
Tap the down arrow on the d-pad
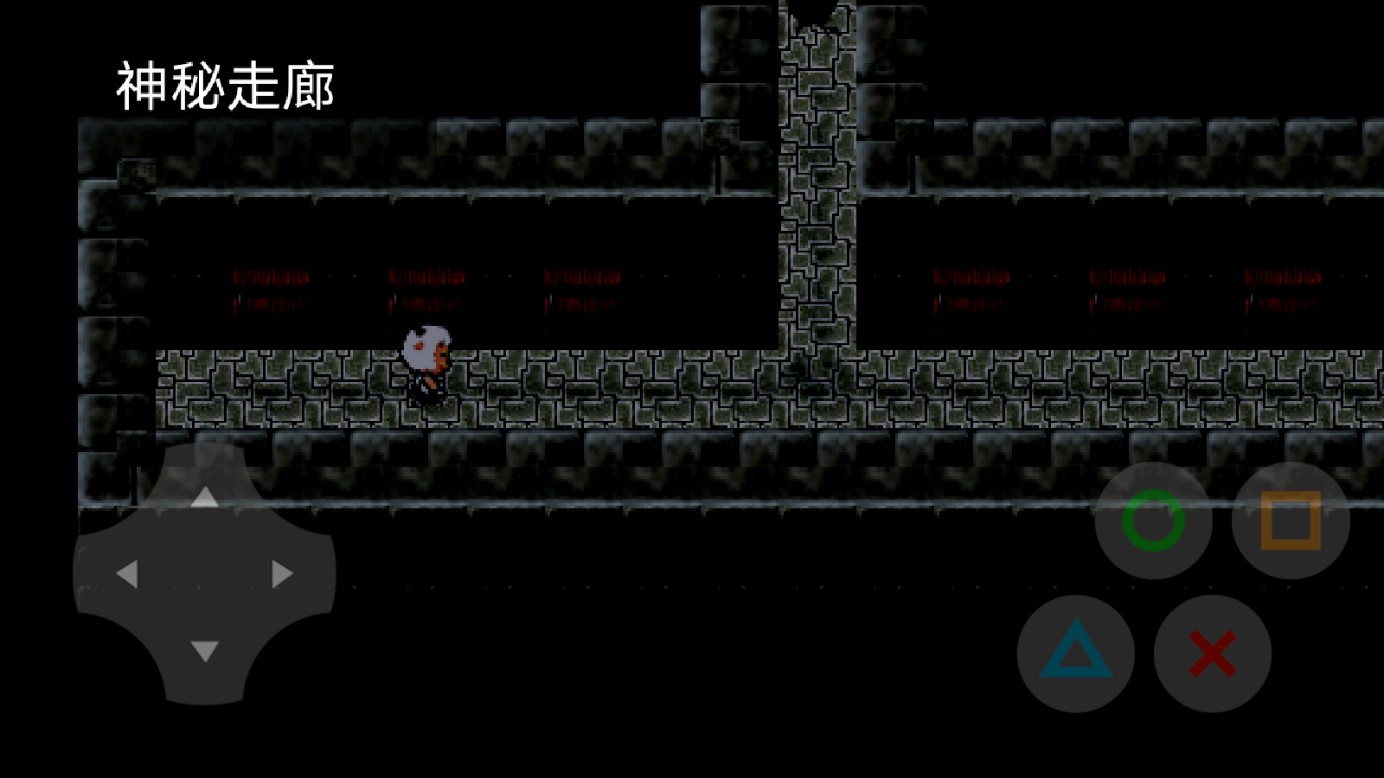tap(204, 651)
